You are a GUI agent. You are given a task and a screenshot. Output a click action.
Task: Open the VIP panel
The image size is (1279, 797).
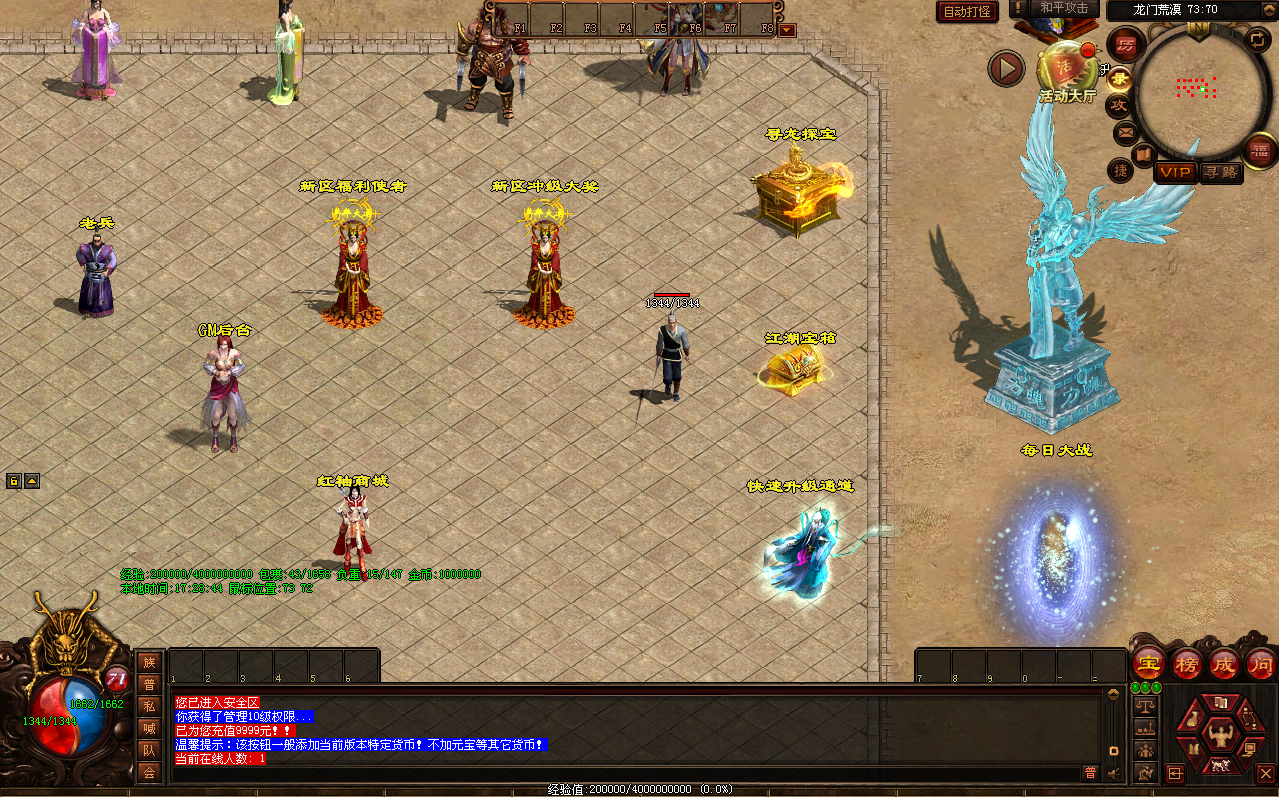(1175, 172)
